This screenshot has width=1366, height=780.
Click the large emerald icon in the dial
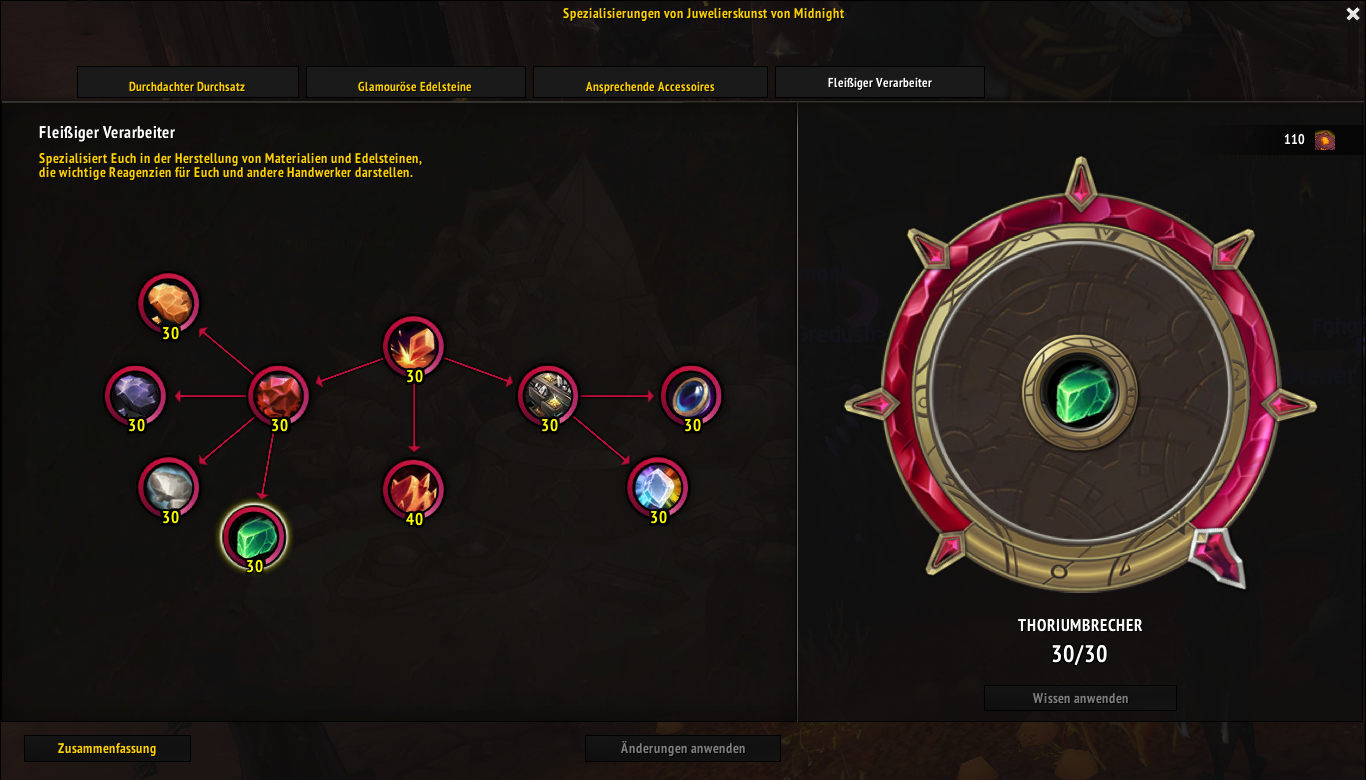[x=1080, y=393]
